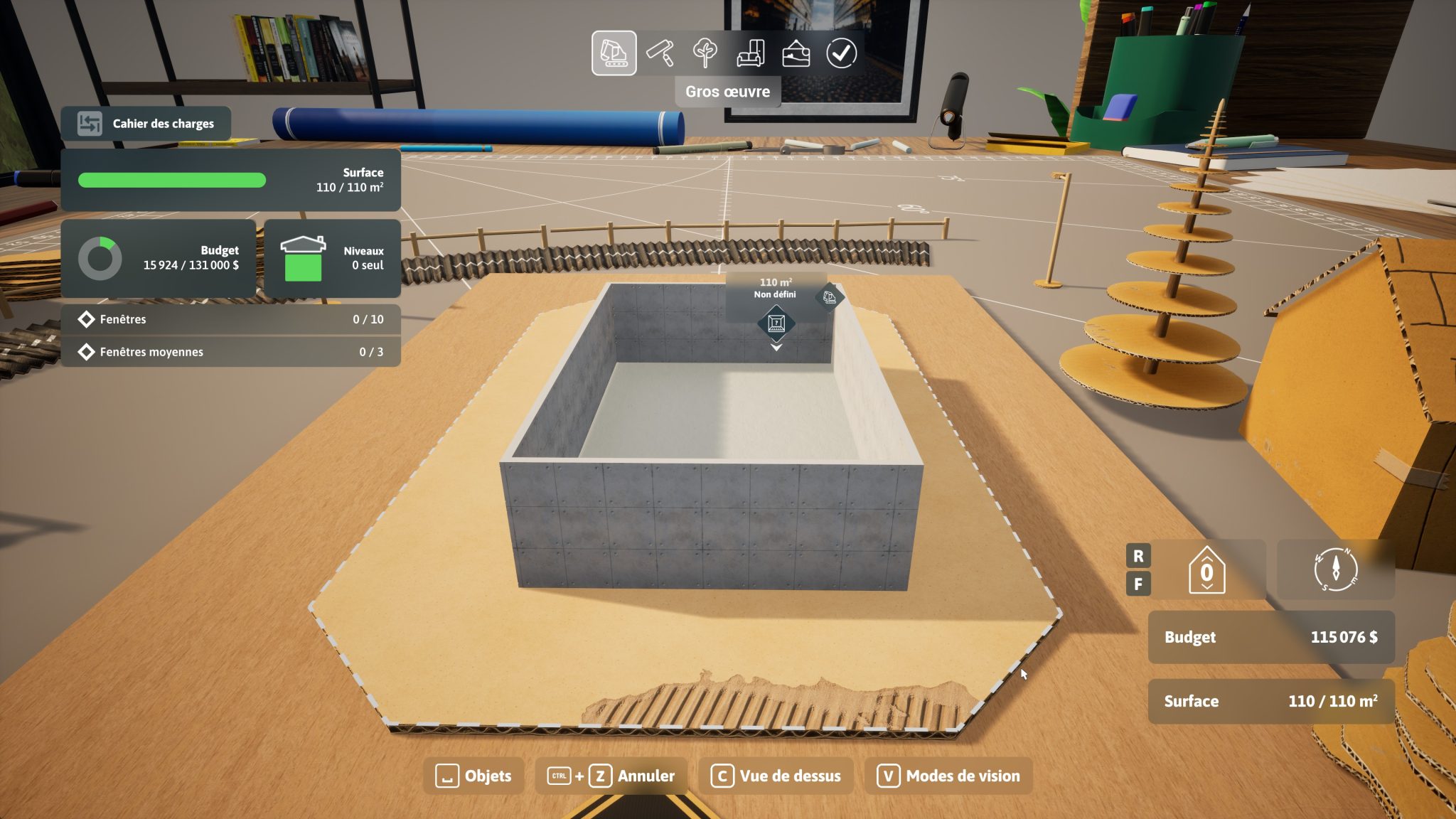Open the Modes de vision selector
Screen dimensions: 1456x819
[948, 776]
